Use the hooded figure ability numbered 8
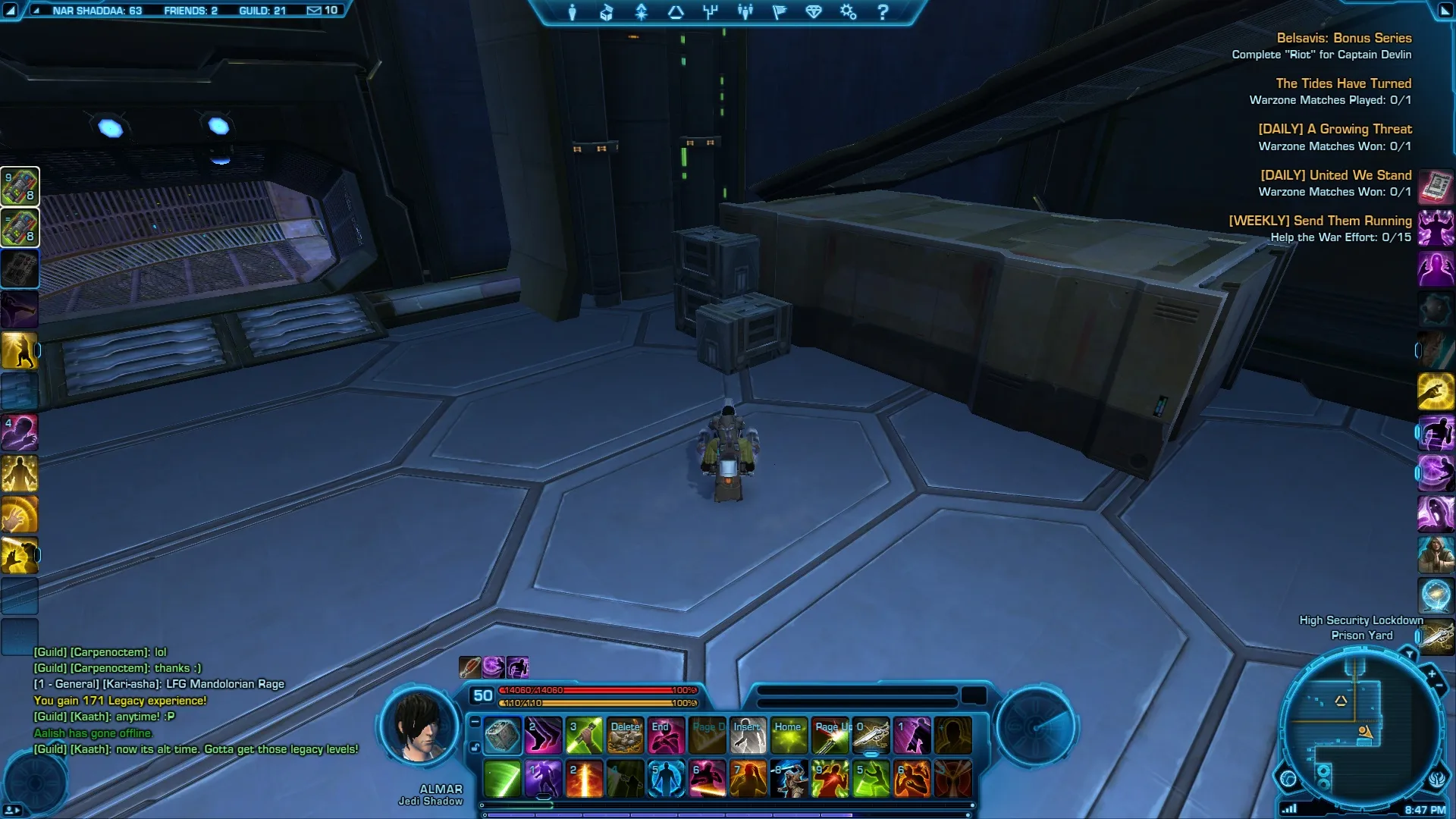 [x=789, y=779]
